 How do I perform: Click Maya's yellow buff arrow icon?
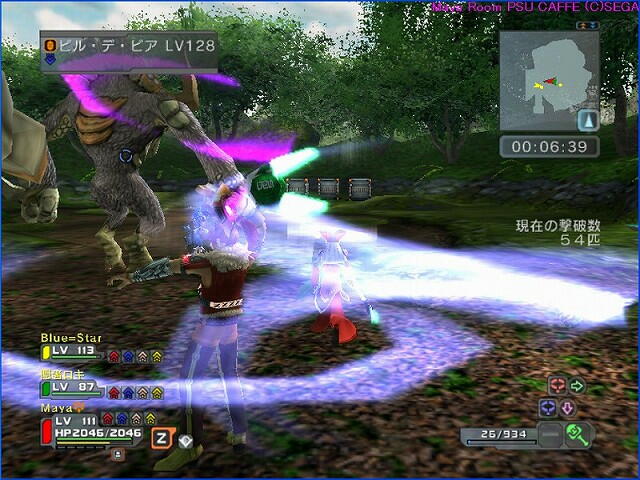(x=150, y=419)
